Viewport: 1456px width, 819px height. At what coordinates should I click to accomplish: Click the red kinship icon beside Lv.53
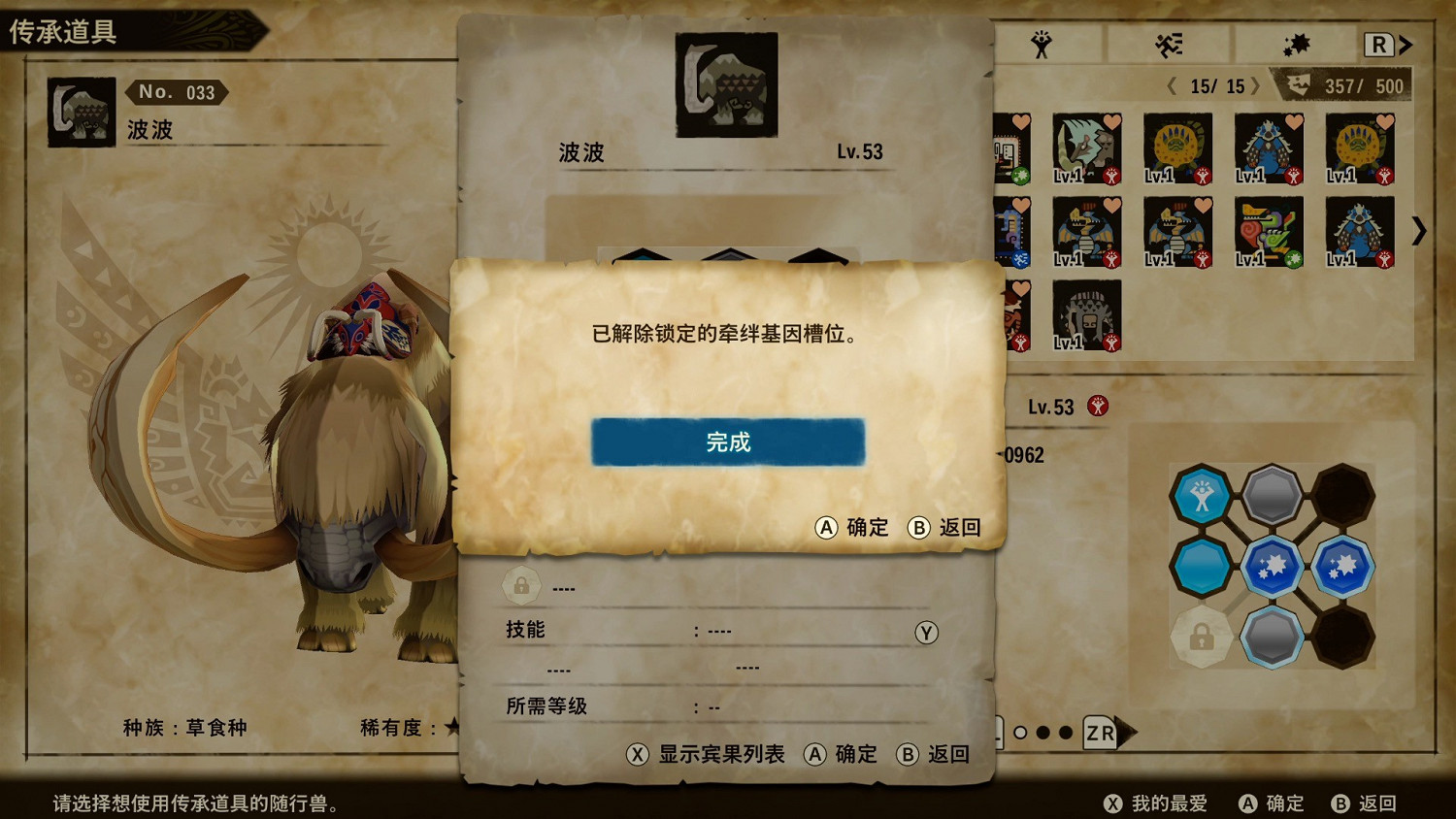[x=1098, y=408]
